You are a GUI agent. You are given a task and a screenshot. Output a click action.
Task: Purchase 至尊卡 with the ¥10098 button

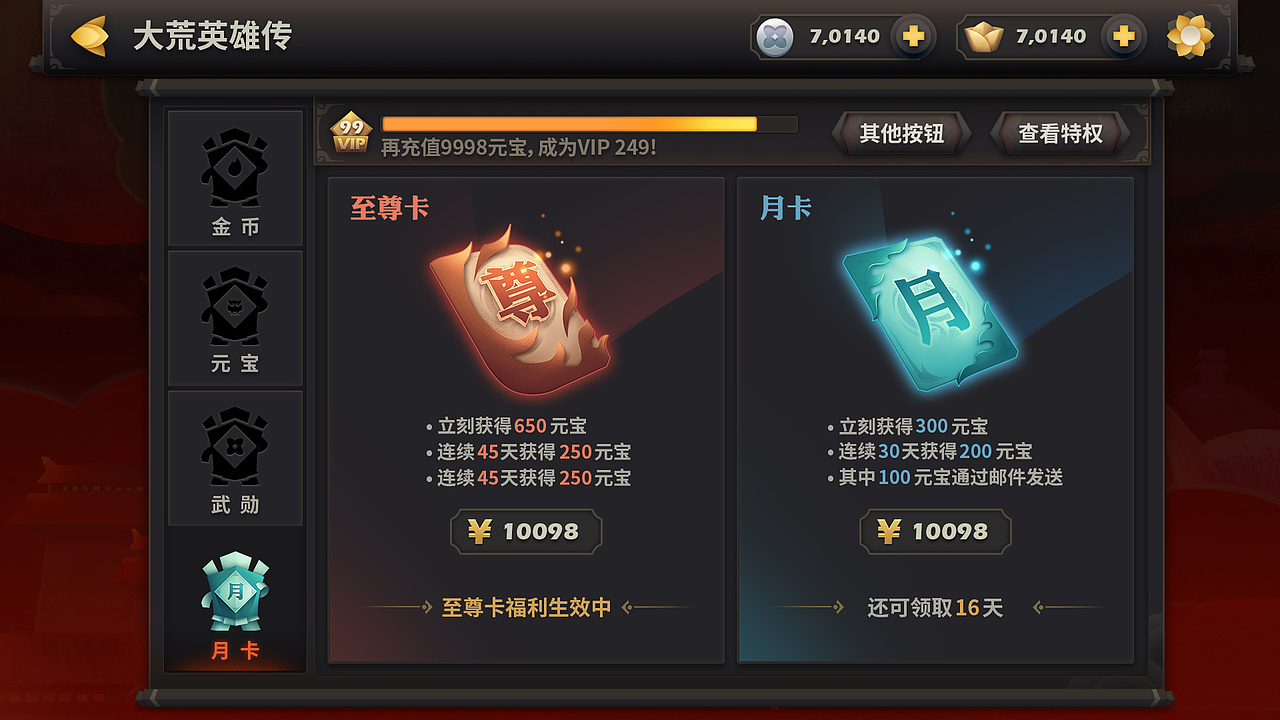click(x=526, y=531)
